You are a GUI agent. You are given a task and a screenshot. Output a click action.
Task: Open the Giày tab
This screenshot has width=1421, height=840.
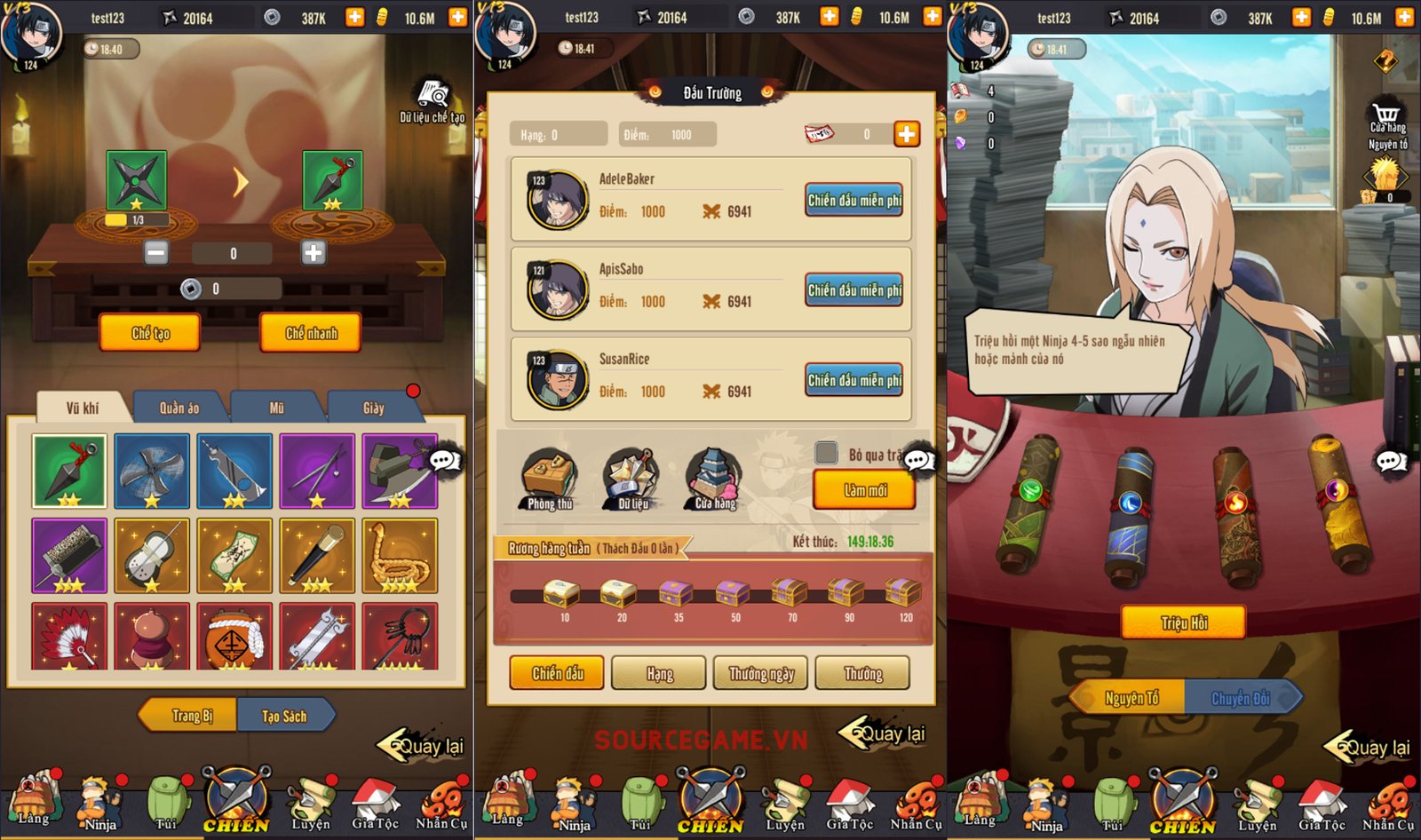[373, 408]
